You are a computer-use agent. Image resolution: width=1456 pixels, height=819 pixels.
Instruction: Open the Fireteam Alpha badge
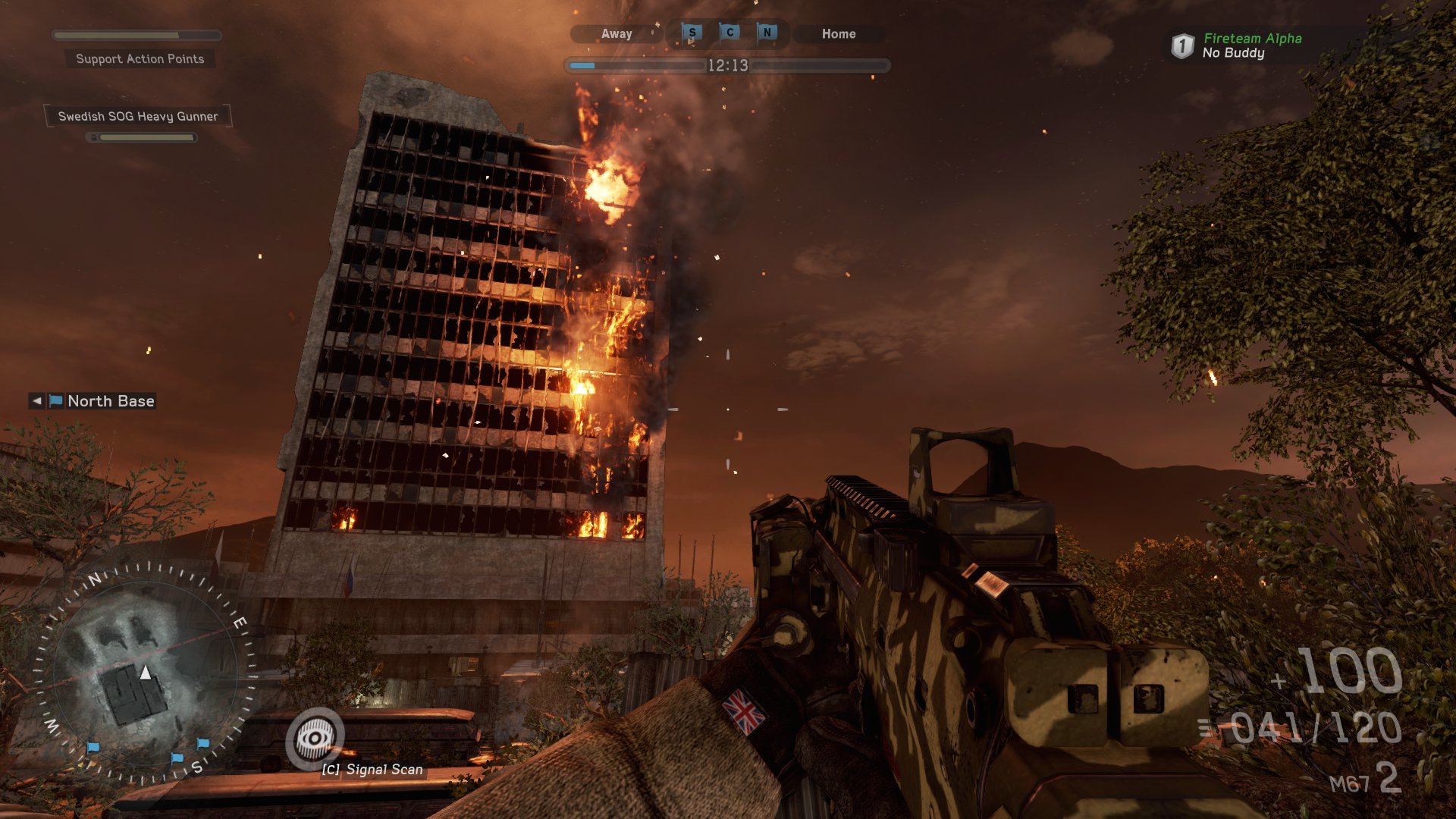coord(1182,45)
